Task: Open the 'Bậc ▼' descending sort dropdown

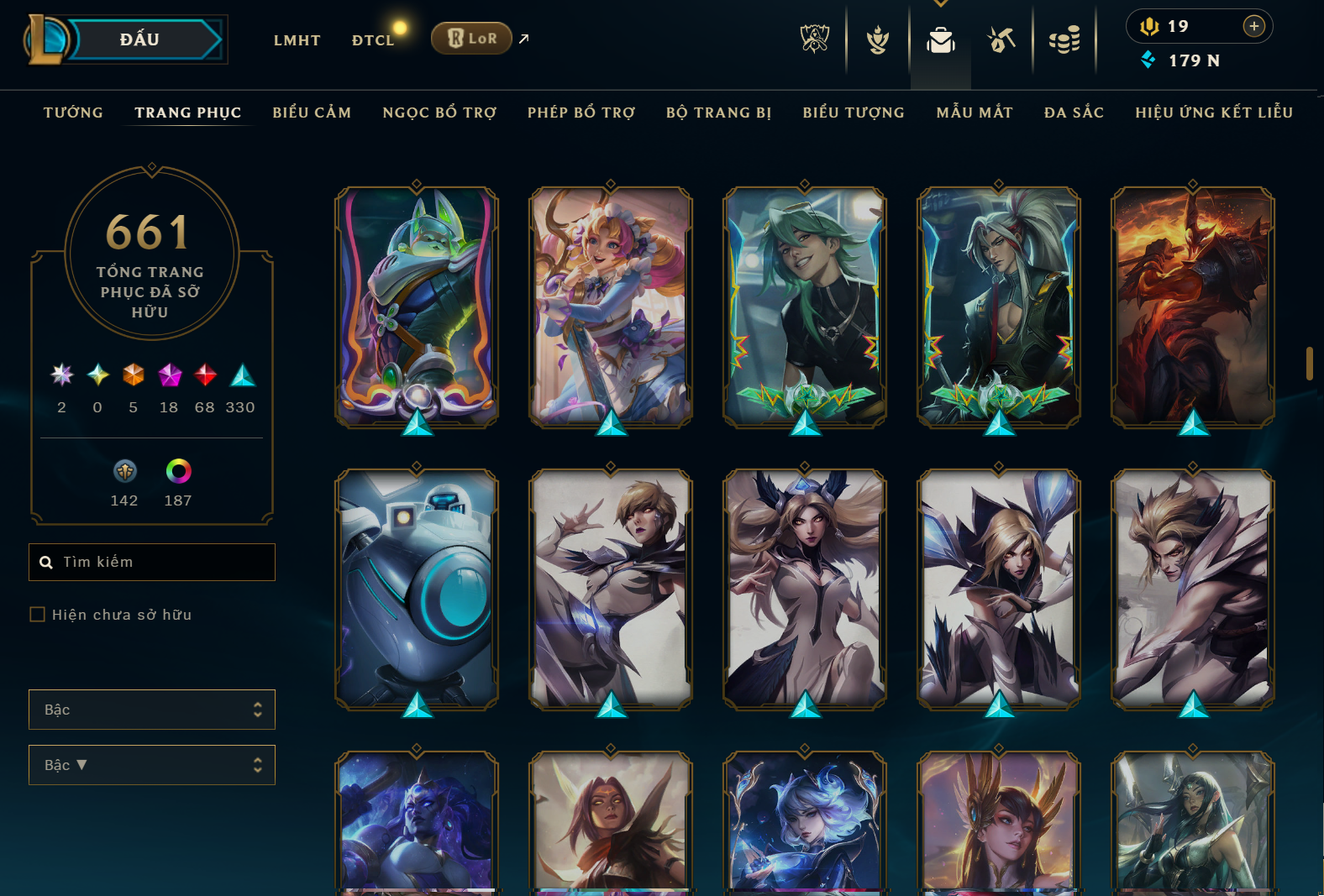Action: click(151, 765)
